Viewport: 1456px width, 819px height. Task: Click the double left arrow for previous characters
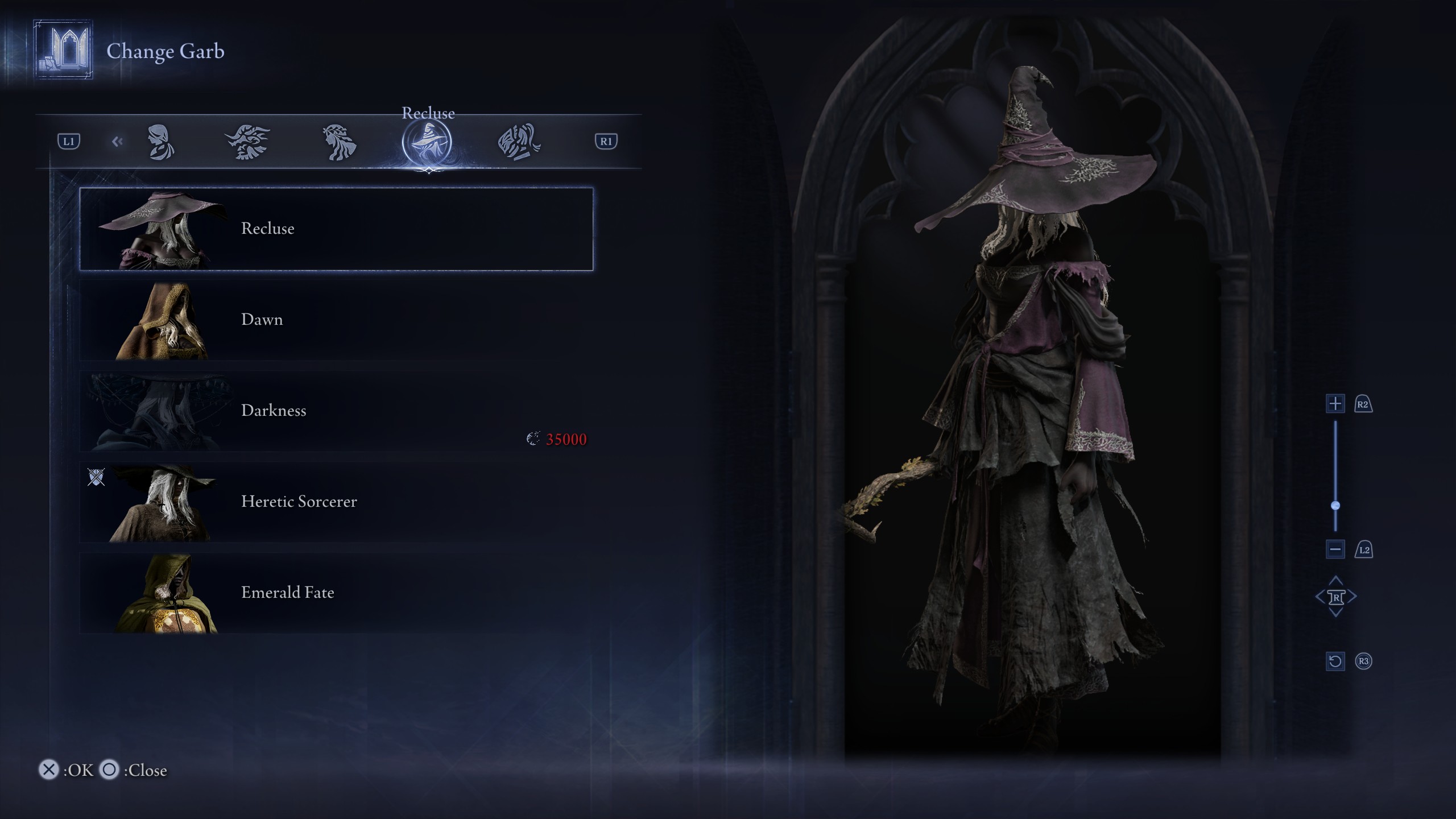tap(117, 142)
